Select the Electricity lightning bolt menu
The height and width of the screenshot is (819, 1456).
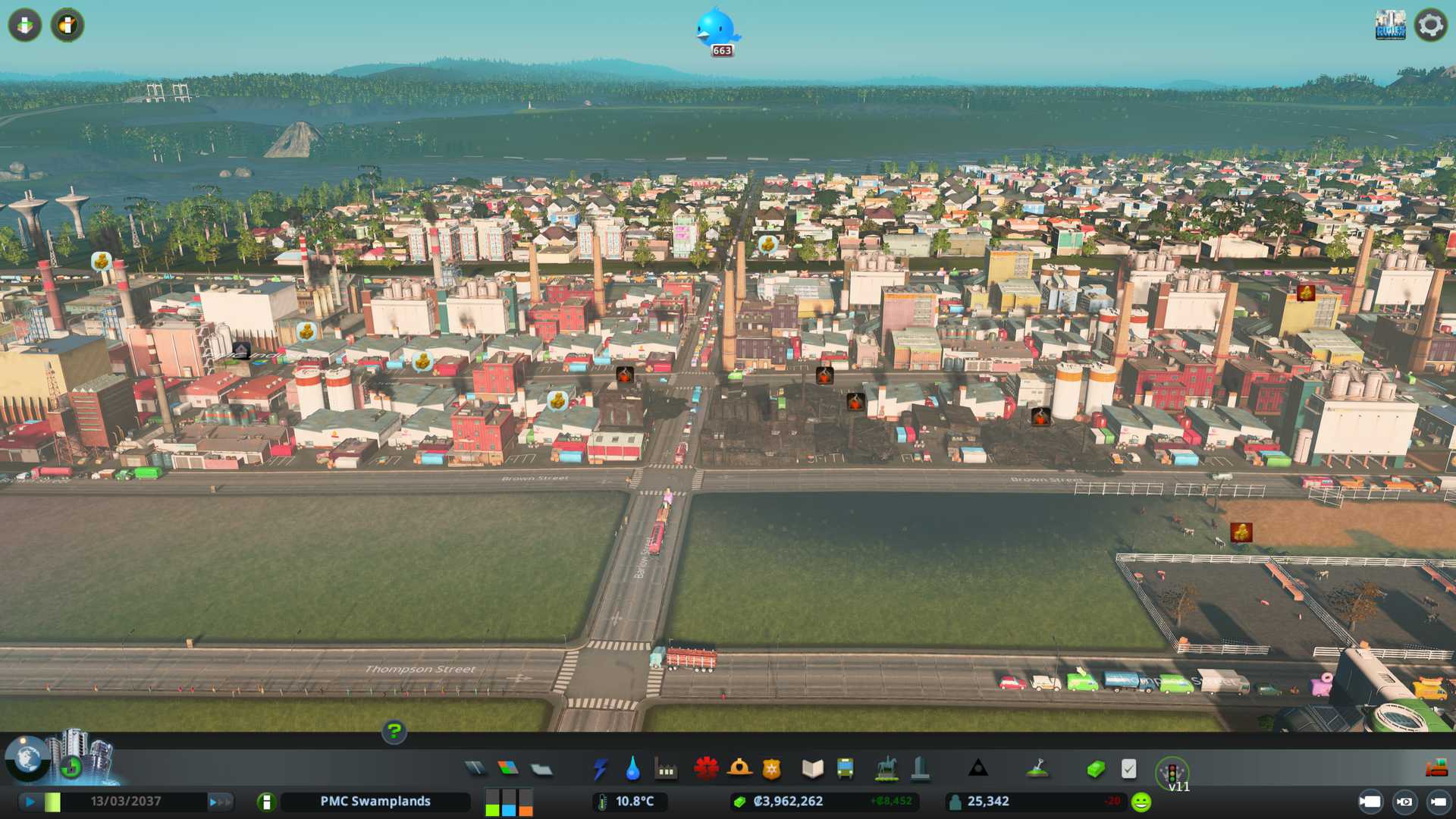click(600, 769)
